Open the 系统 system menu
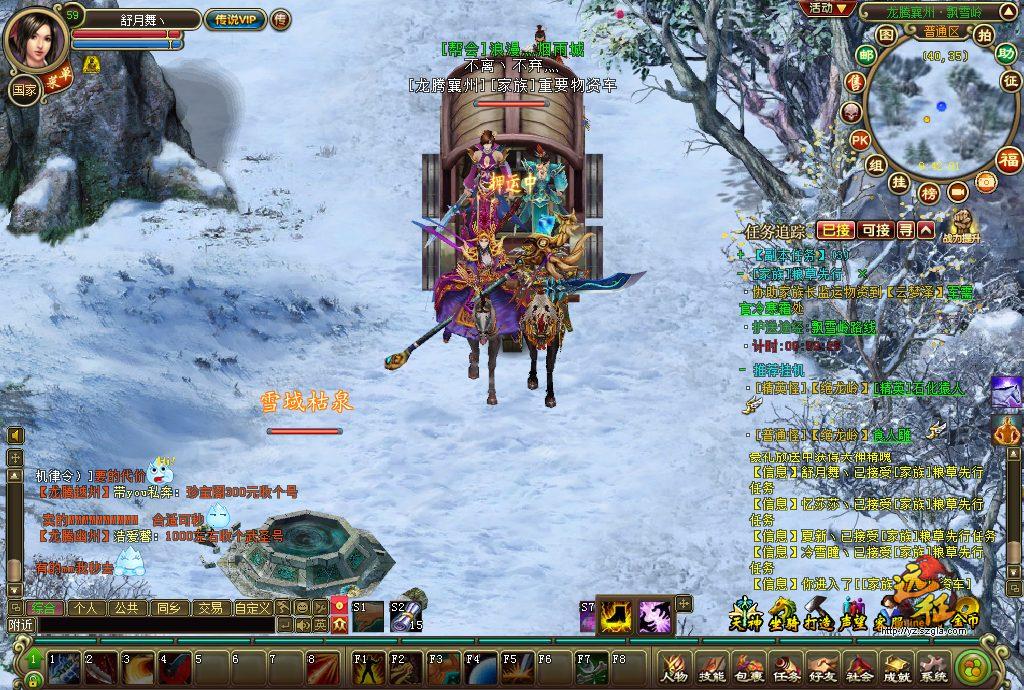This screenshot has height=690, width=1024. 934,667
